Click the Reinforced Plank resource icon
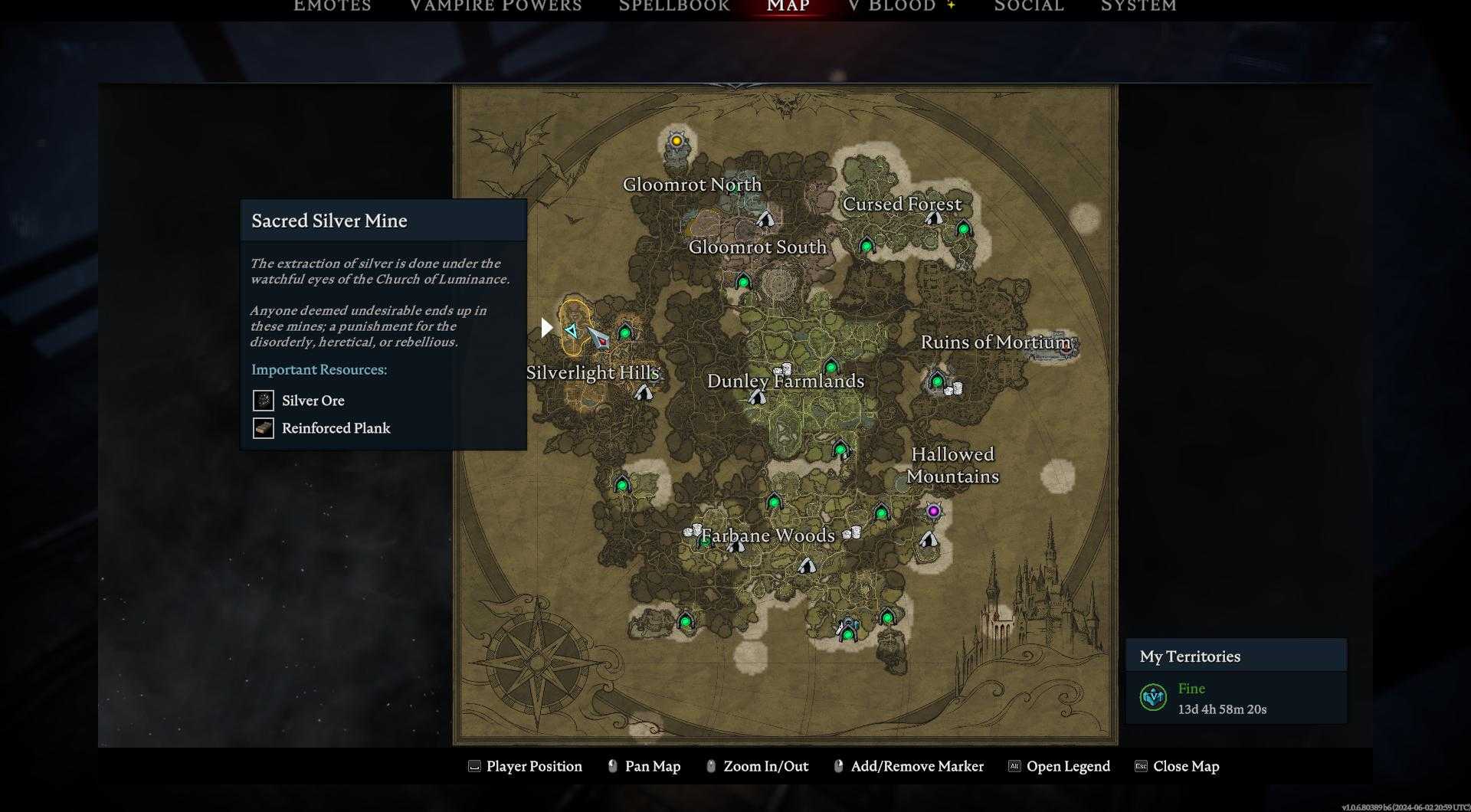The height and width of the screenshot is (812, 1471). (x=263, y=427)
